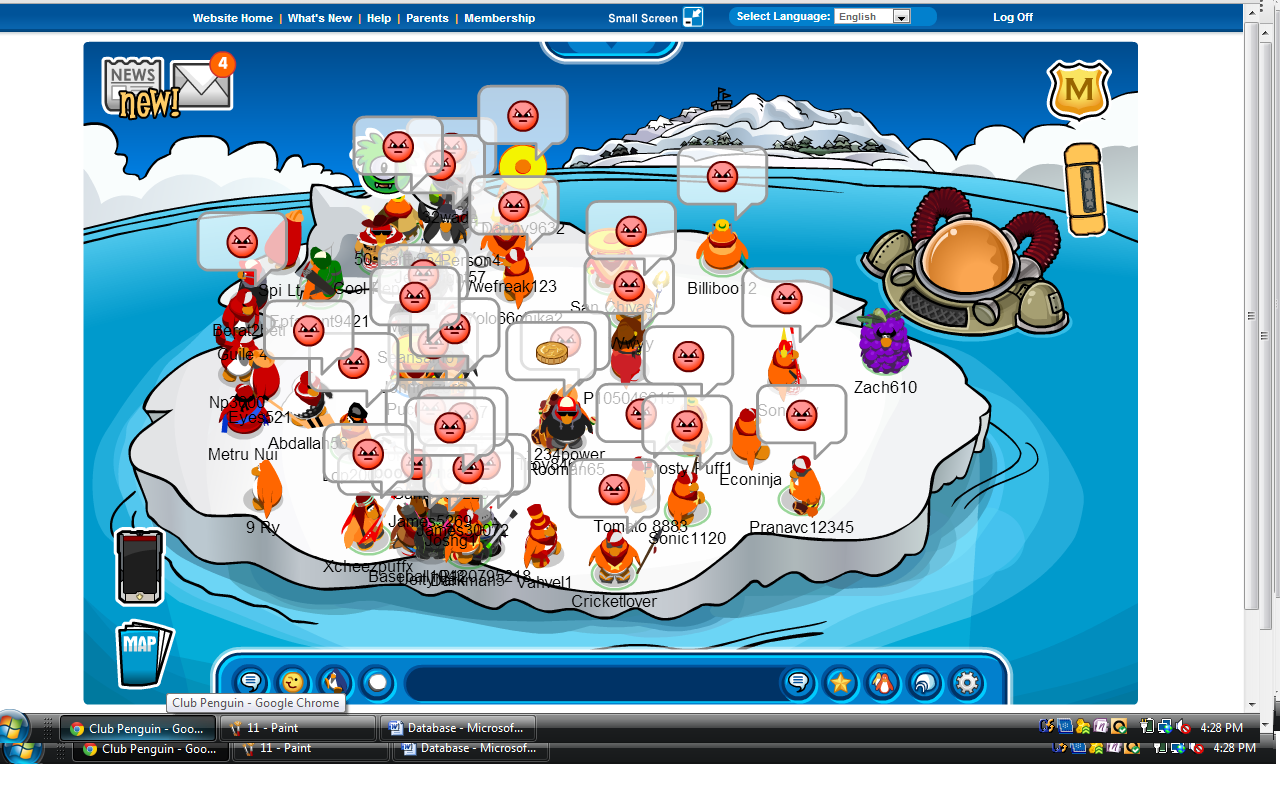Go to your igloo with the igloo button

point(924,683)
